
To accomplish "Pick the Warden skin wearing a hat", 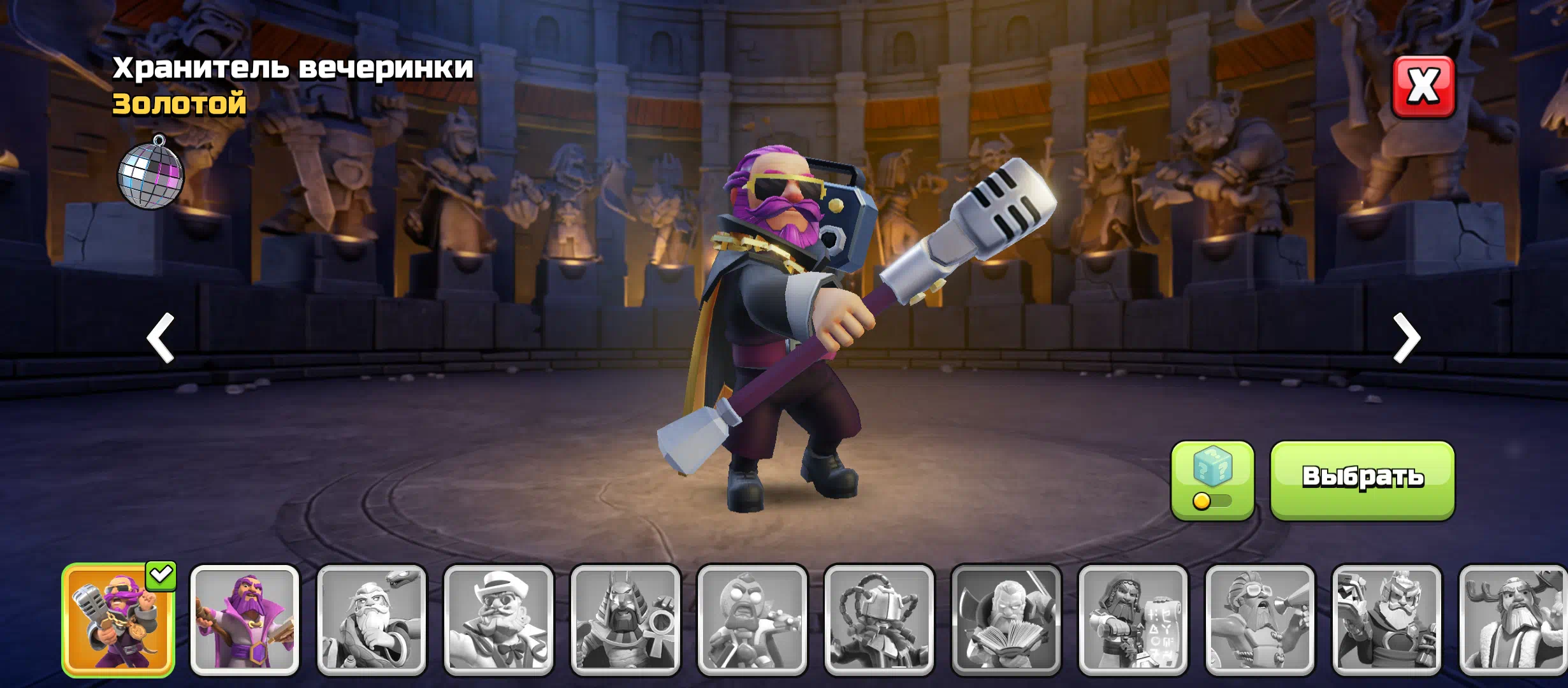I will (498, 620).
